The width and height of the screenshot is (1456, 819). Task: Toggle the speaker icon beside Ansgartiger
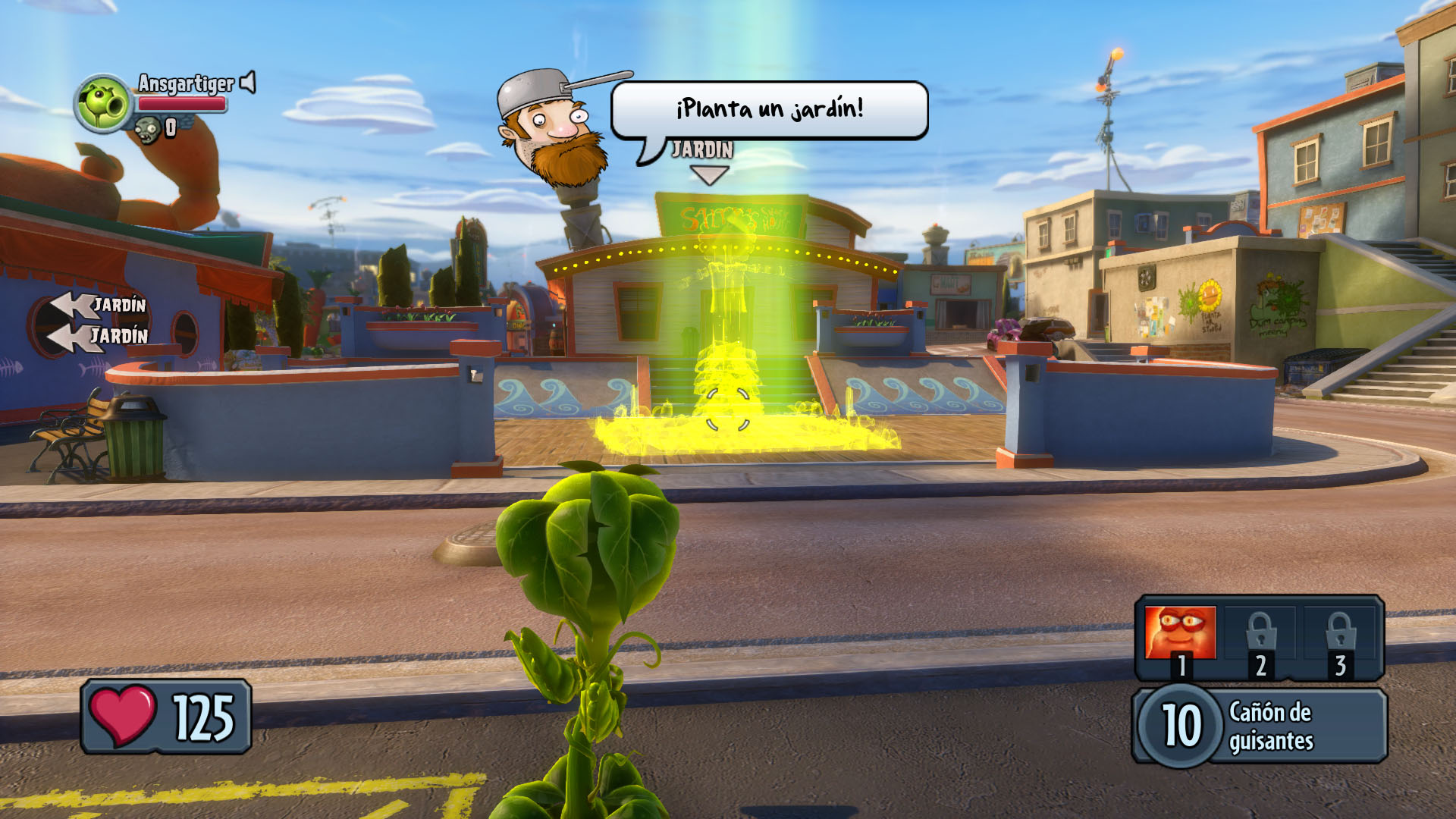pyautogui.click(x=248, y=82)
